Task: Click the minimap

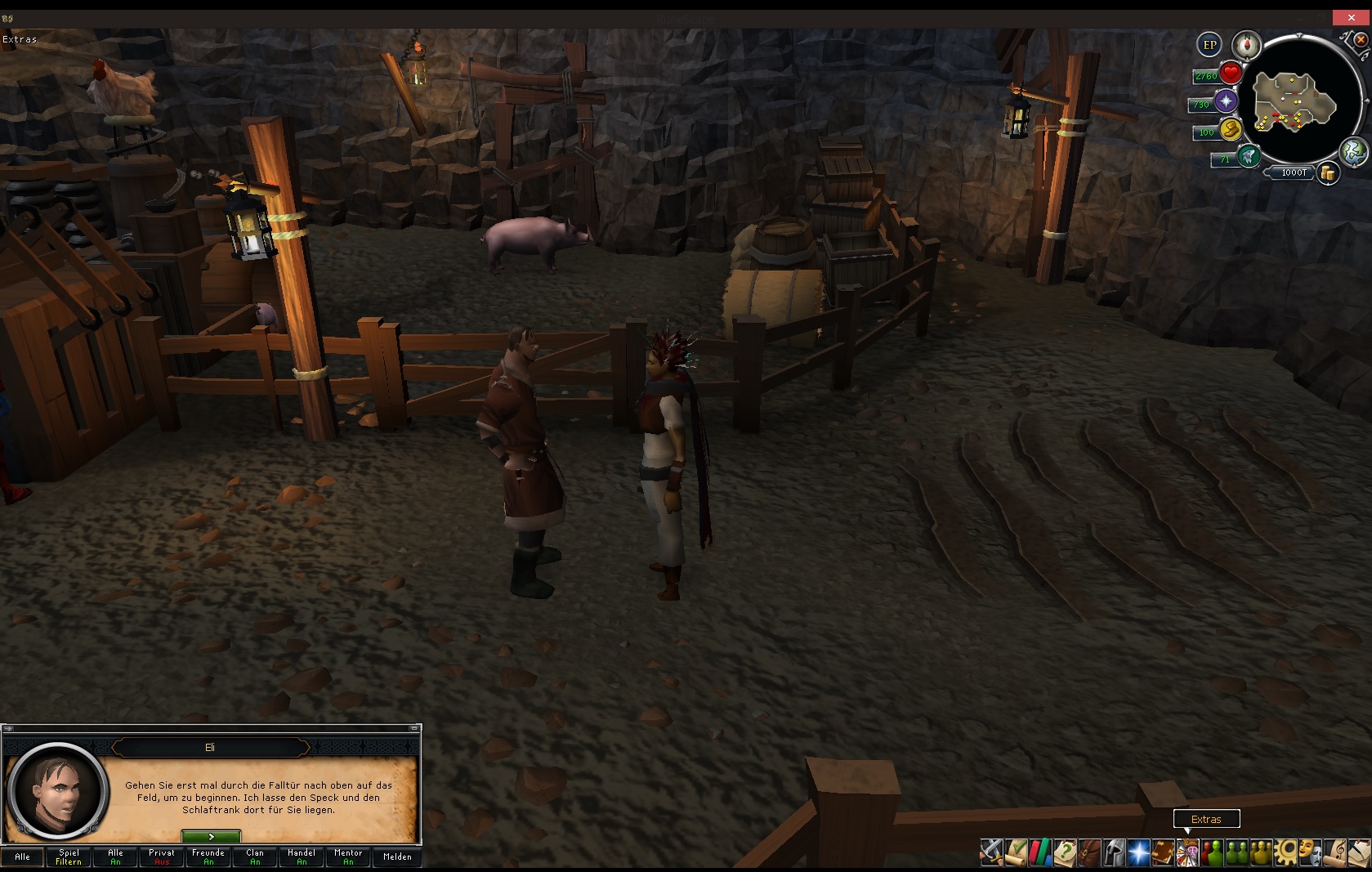Action: click(1295, 102)
